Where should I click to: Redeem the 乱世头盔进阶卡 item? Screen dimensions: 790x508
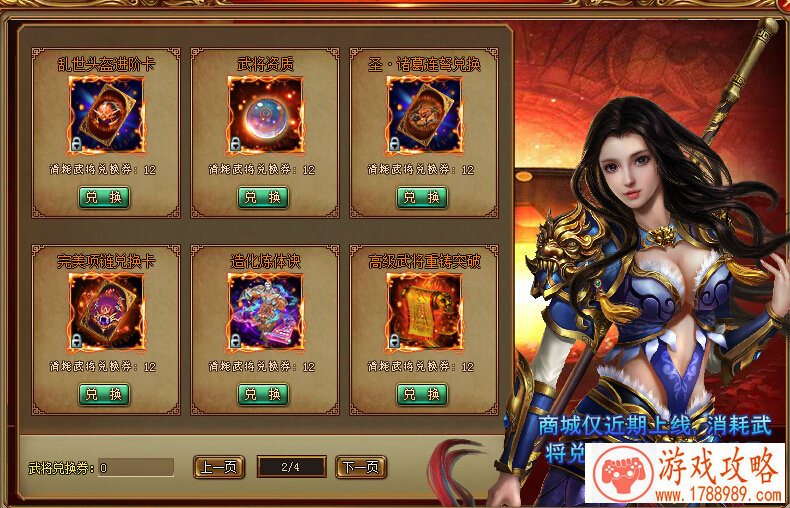[x=105, y=197]
